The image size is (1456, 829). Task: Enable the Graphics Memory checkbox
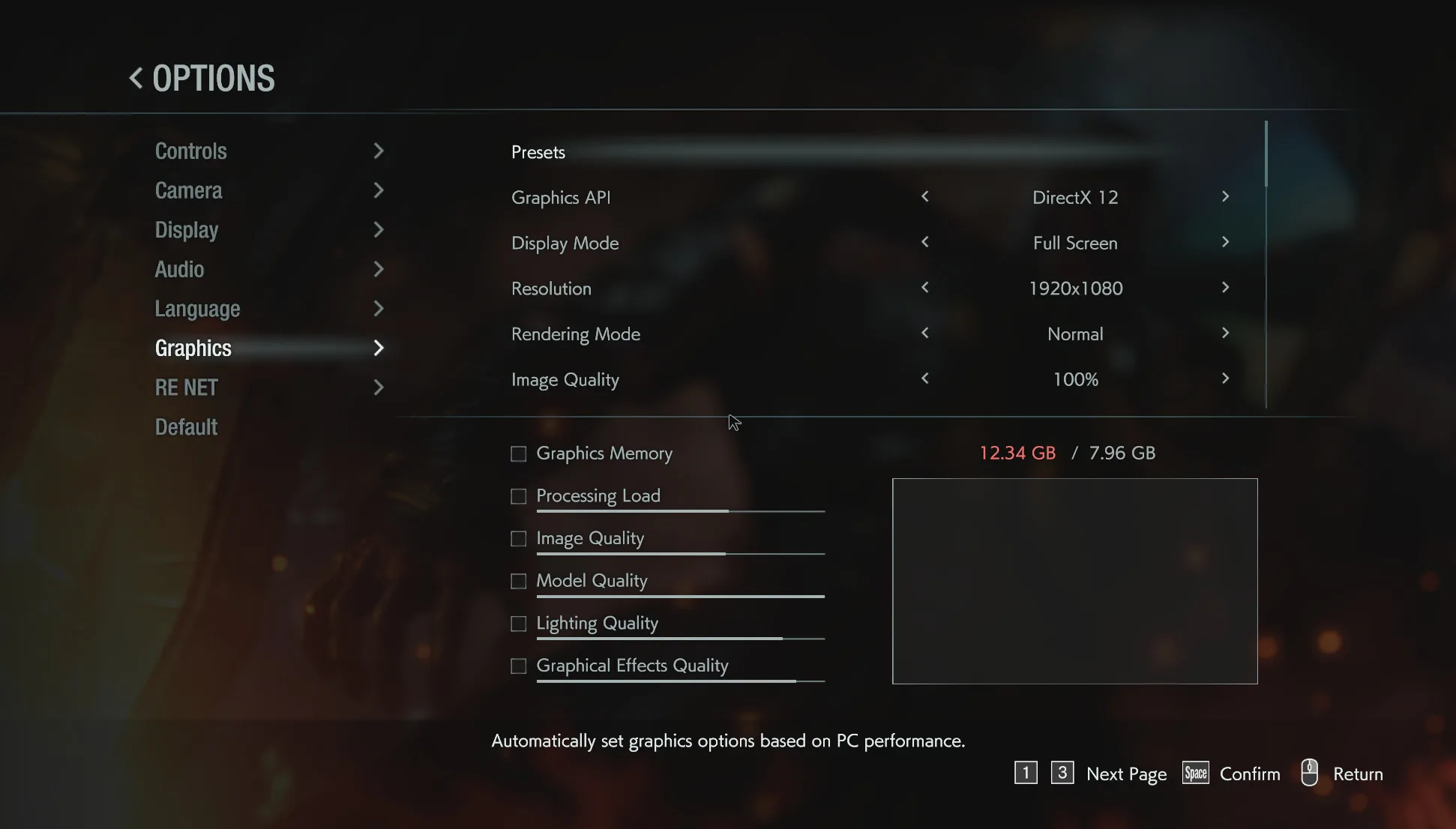(518, 453)
